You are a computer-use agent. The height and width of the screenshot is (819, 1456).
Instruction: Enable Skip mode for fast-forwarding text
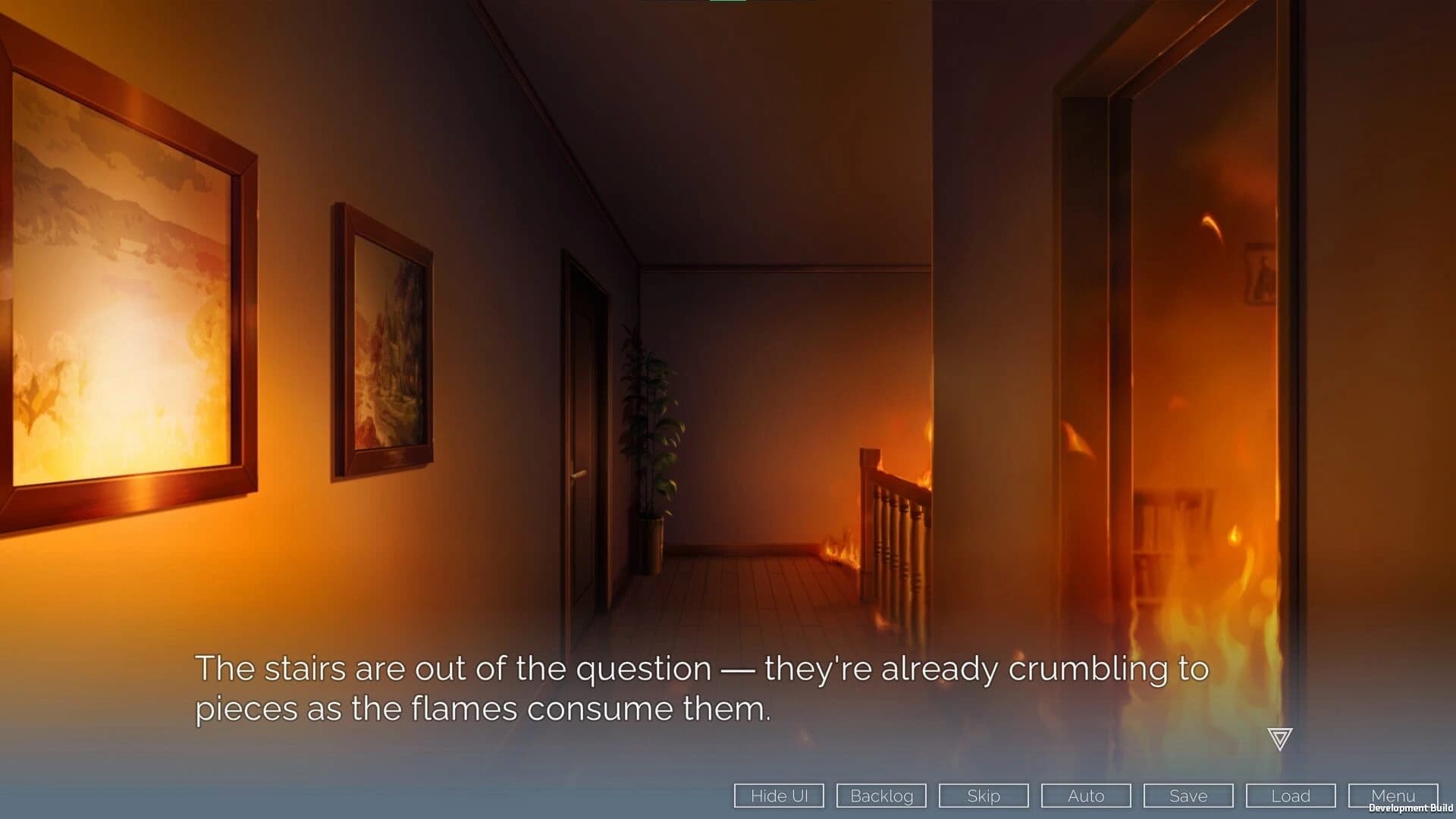[x=983, y=795]
